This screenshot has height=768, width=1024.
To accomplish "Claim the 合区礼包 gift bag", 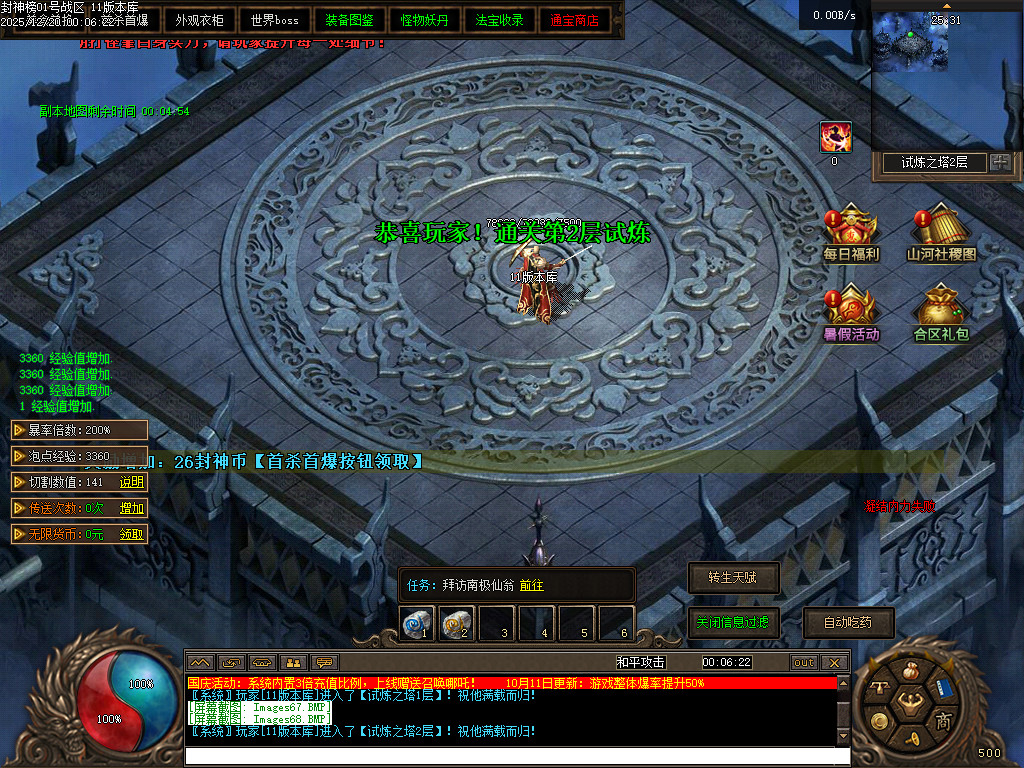I will click(x=940, y=313).
